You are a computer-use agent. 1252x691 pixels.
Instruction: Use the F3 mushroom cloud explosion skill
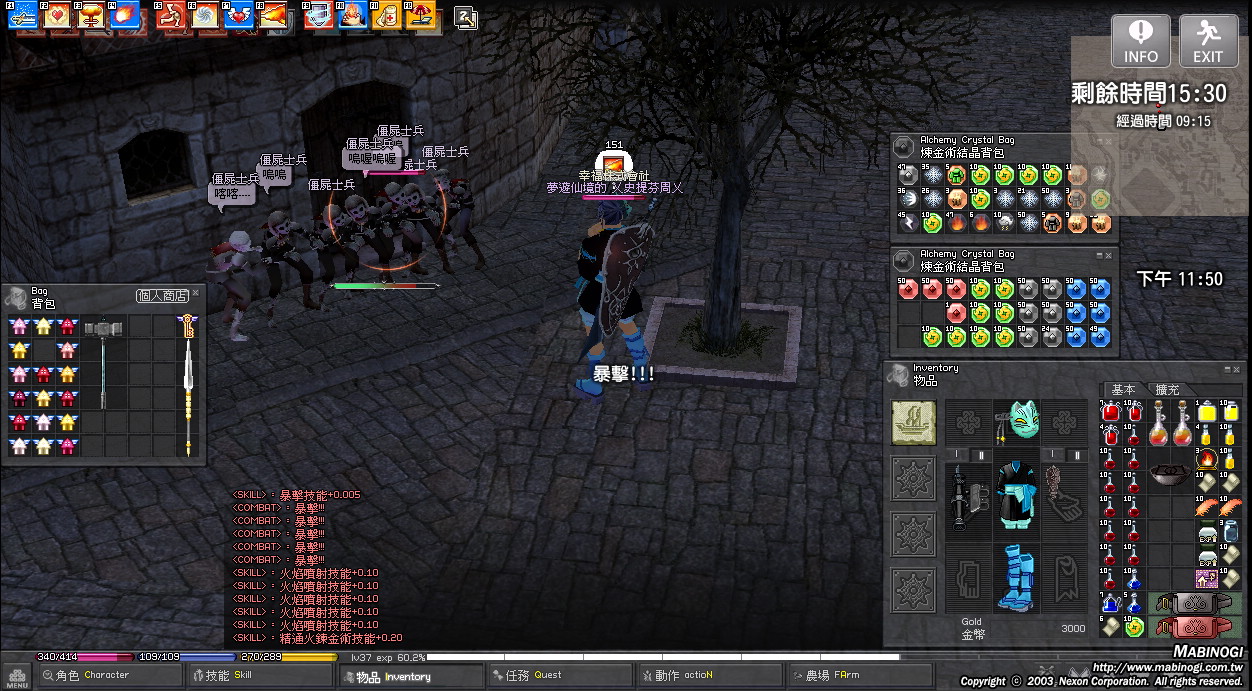tap(94, 15)
